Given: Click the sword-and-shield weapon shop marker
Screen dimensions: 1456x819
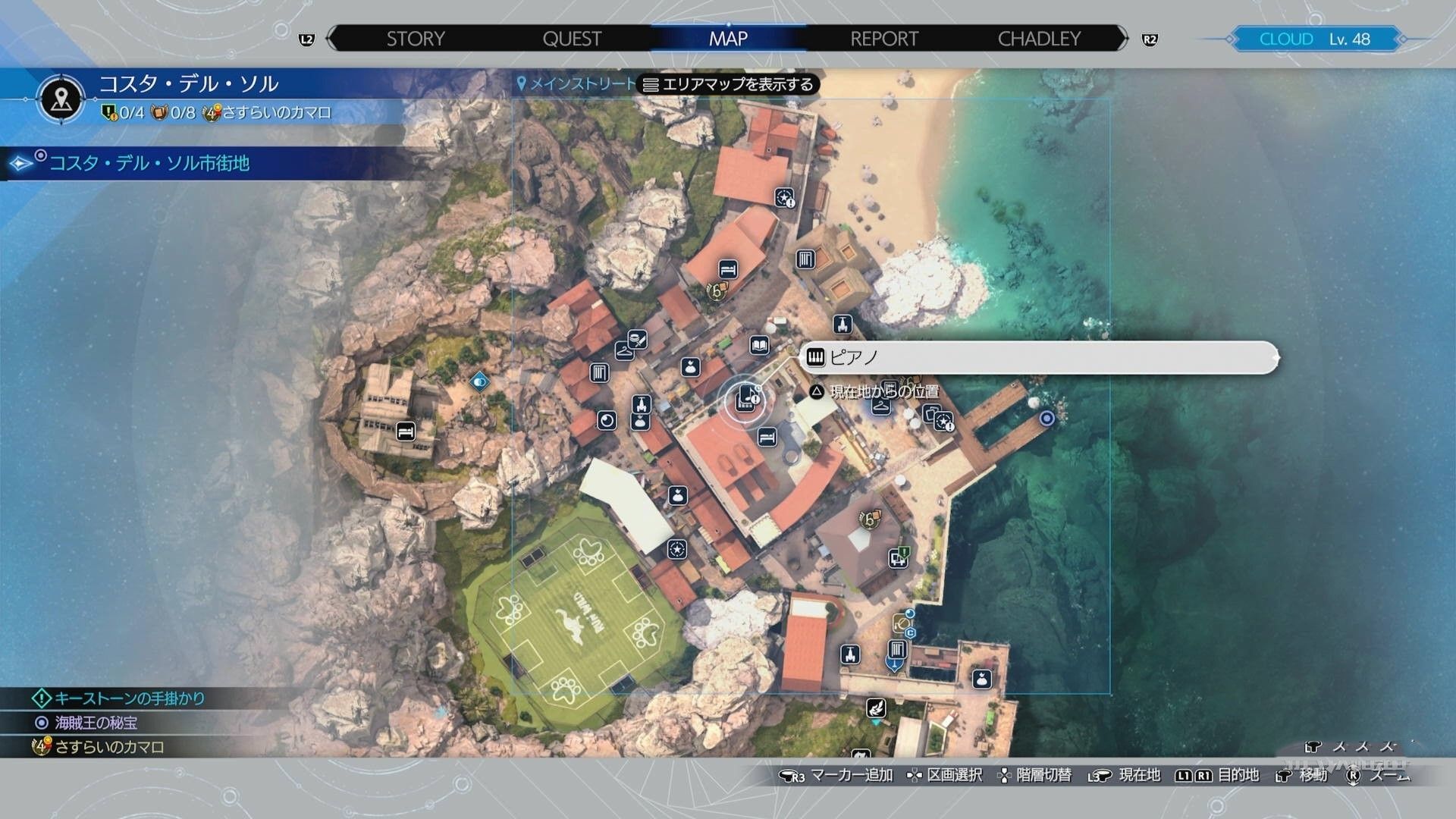Looking at the screenshot, I should pyautogui.click(x=637, y=339).
